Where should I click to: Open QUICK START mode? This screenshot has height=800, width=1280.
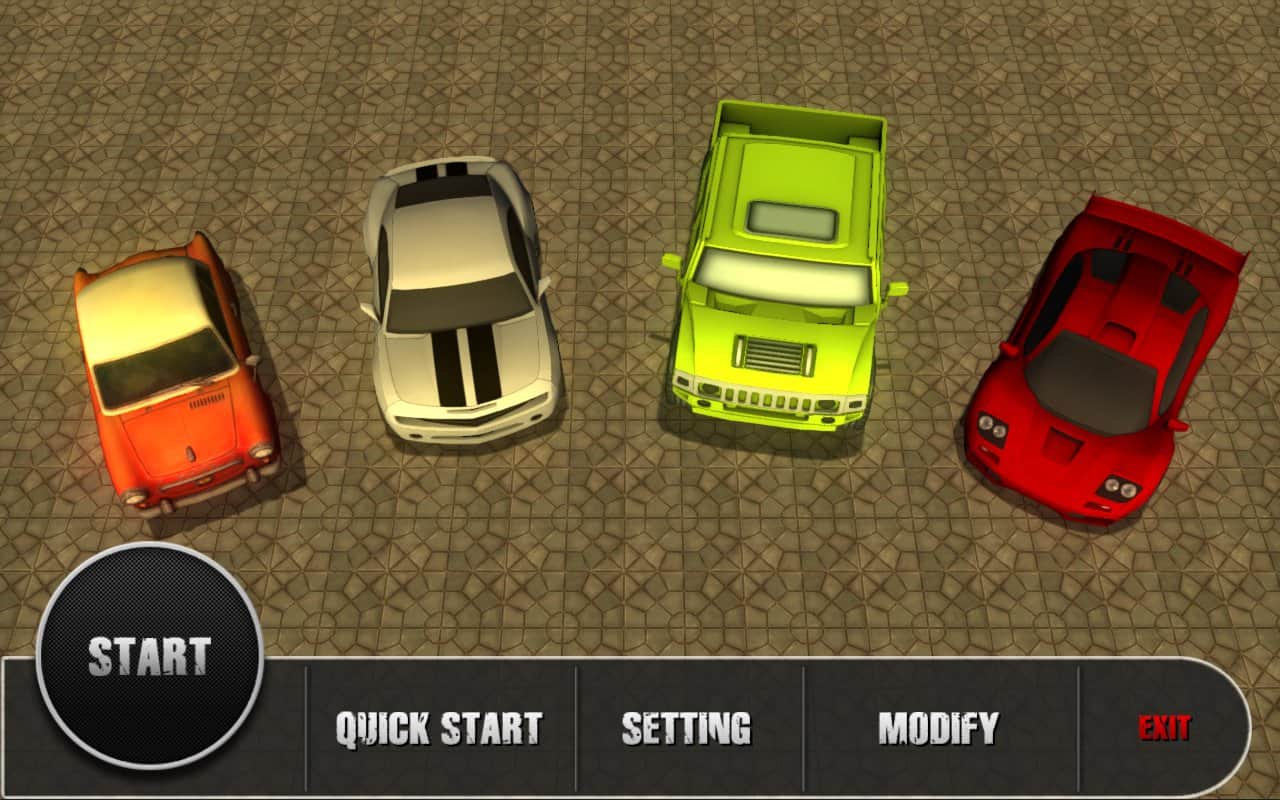coord(438,724)
